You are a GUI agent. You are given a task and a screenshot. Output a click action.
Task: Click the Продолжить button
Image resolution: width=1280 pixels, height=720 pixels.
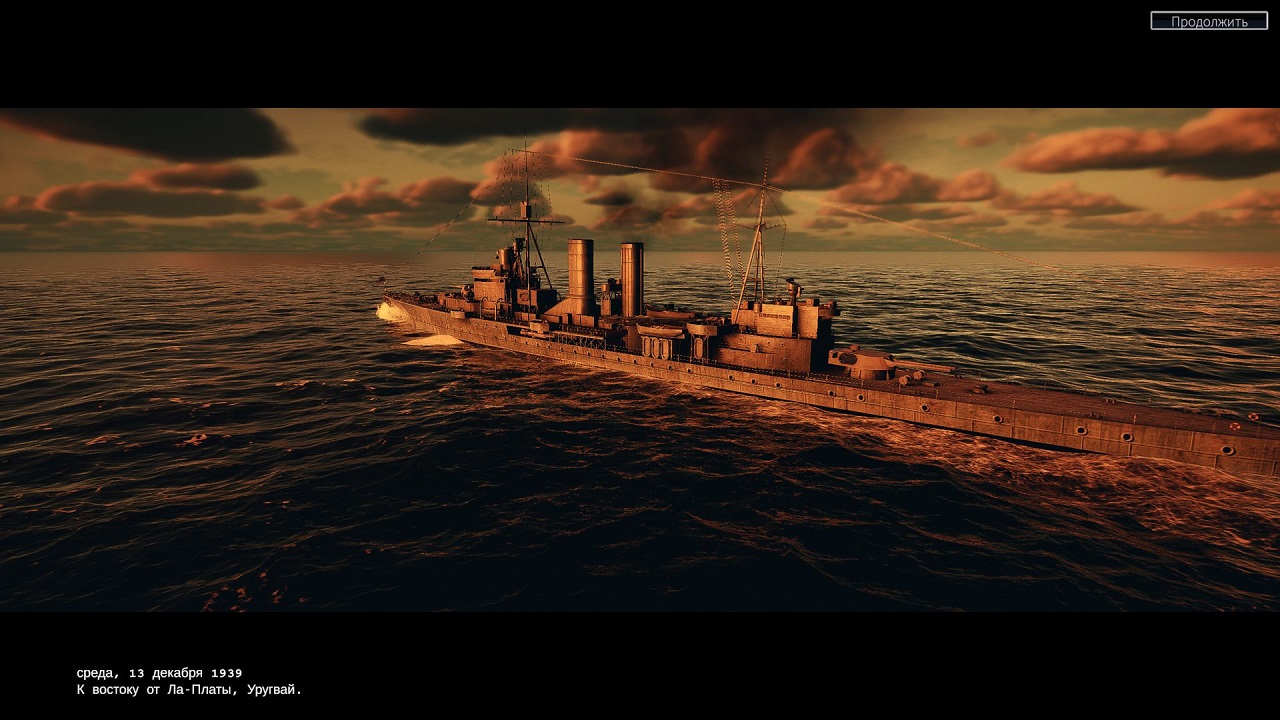point(1212,20)
